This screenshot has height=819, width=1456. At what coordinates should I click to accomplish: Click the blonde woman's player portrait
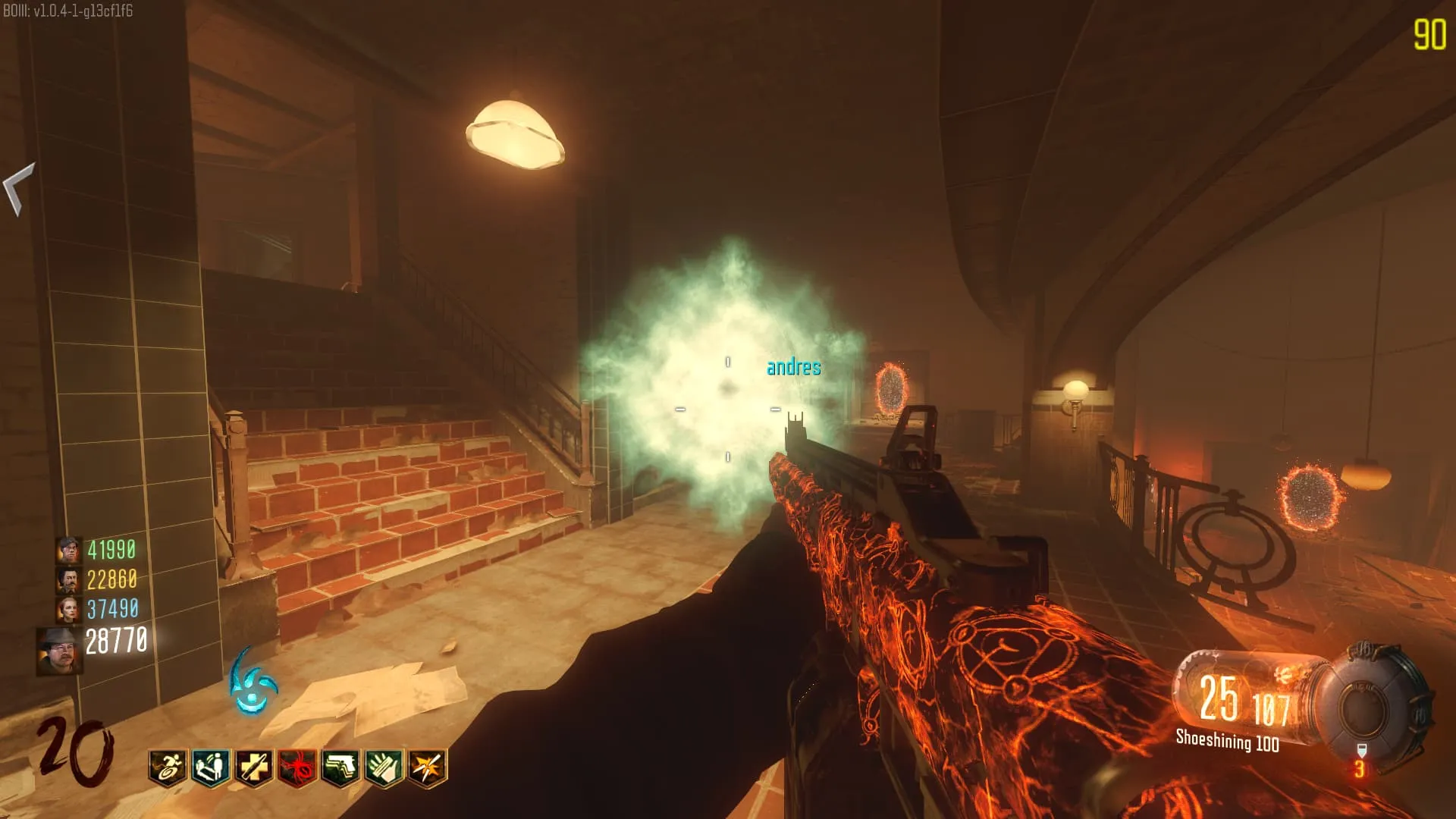coord(68,609)
